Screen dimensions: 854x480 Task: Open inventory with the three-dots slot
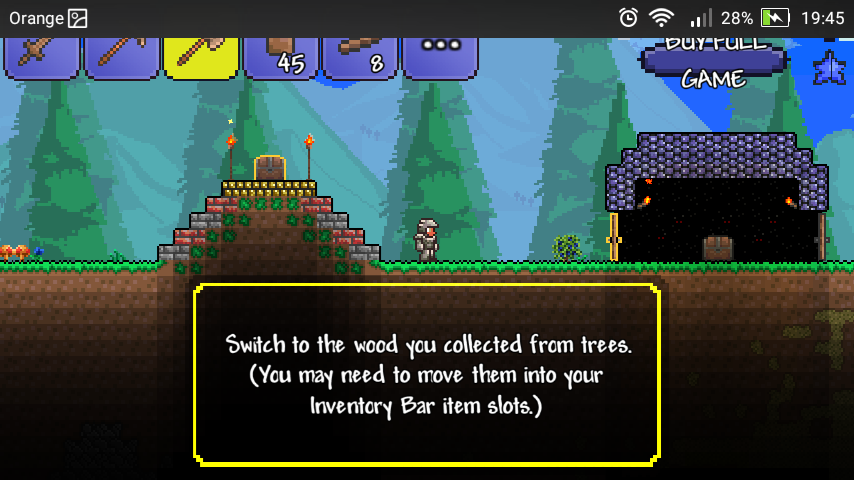point(439,56)
